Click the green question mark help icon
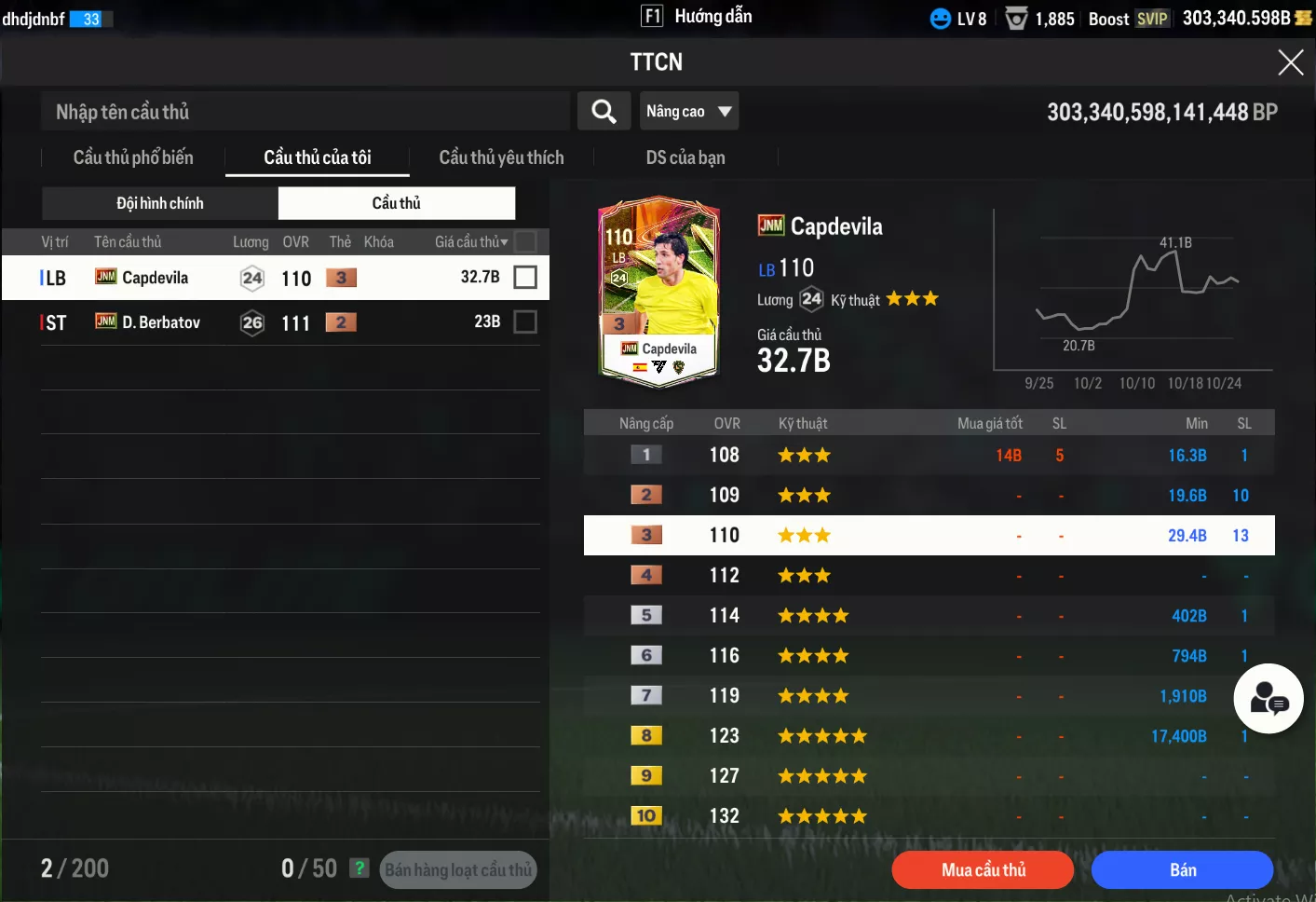 click(x=360, y=868)
